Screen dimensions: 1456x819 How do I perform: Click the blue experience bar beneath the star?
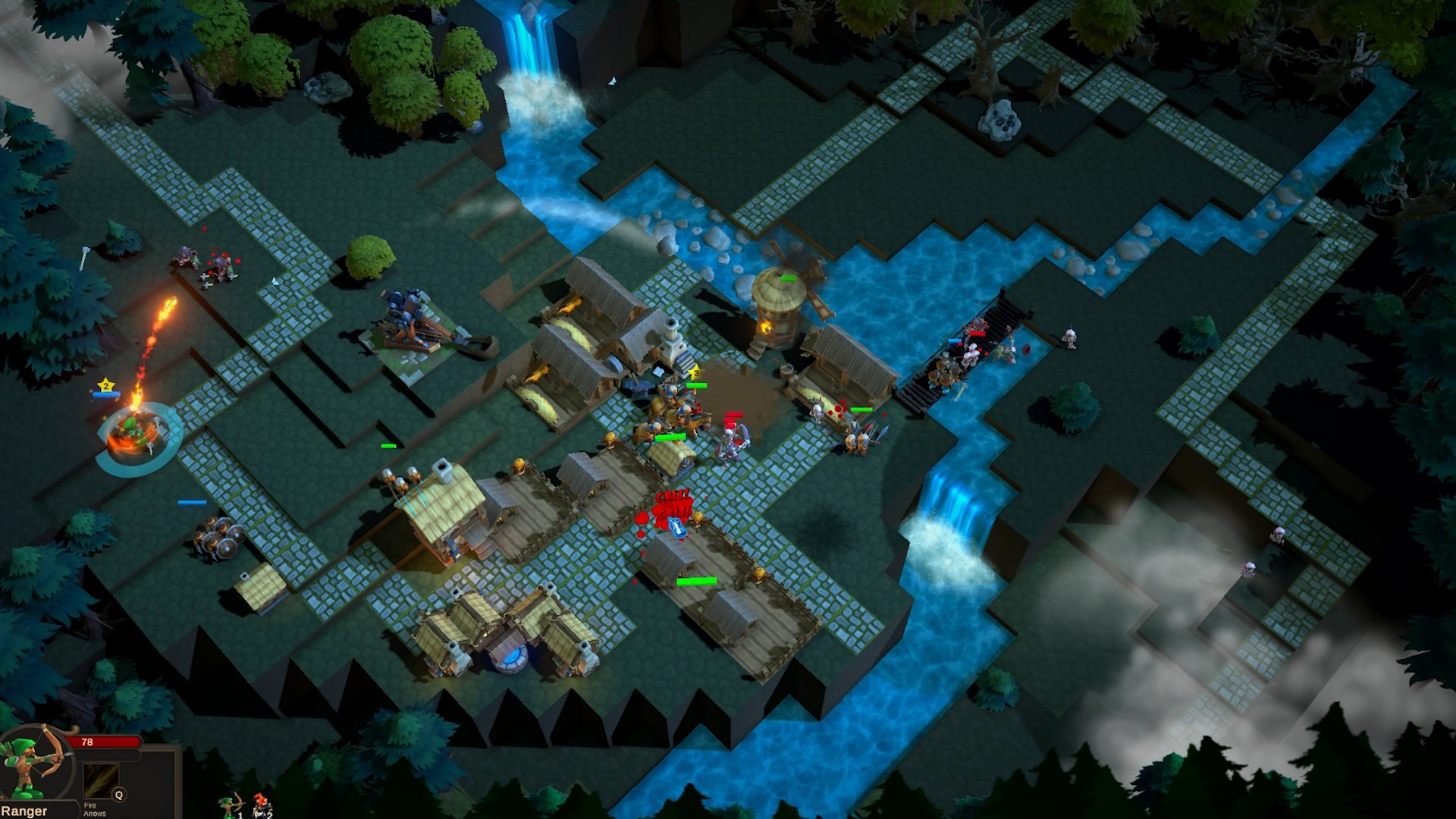click(x=106, y=394)
